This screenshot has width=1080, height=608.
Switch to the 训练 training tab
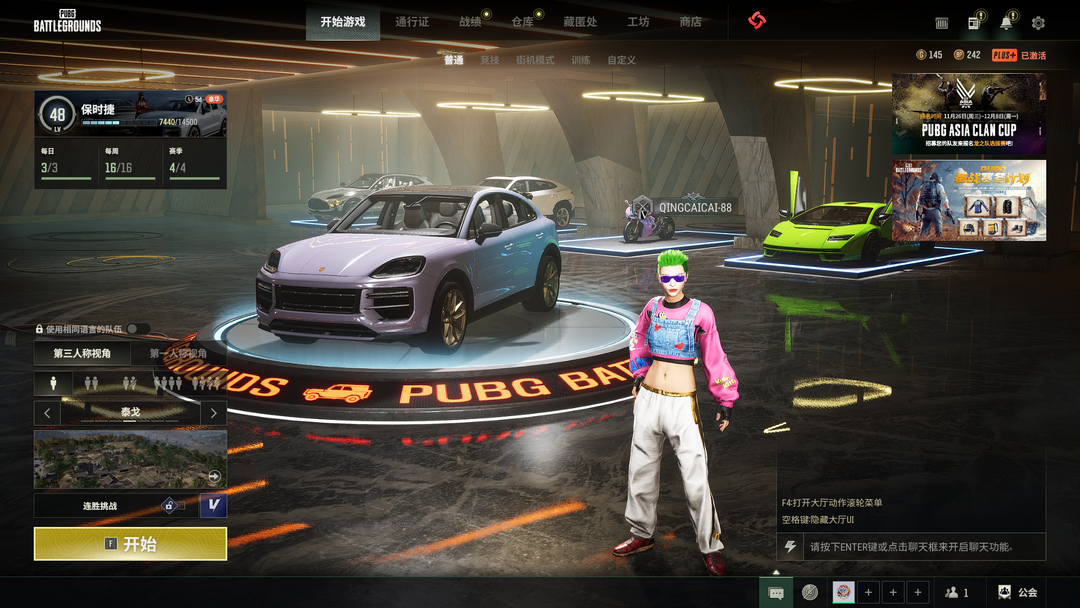pos(581,60)
